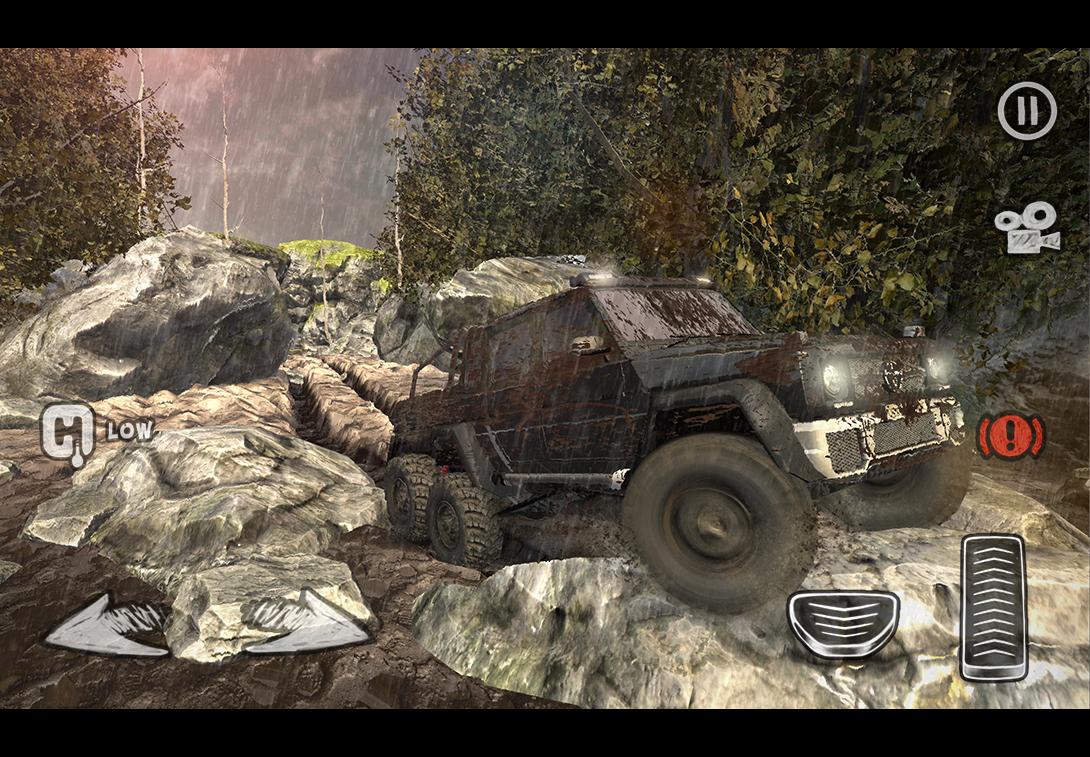
Task: Pause the game with the pause button
Action: 1027,110
